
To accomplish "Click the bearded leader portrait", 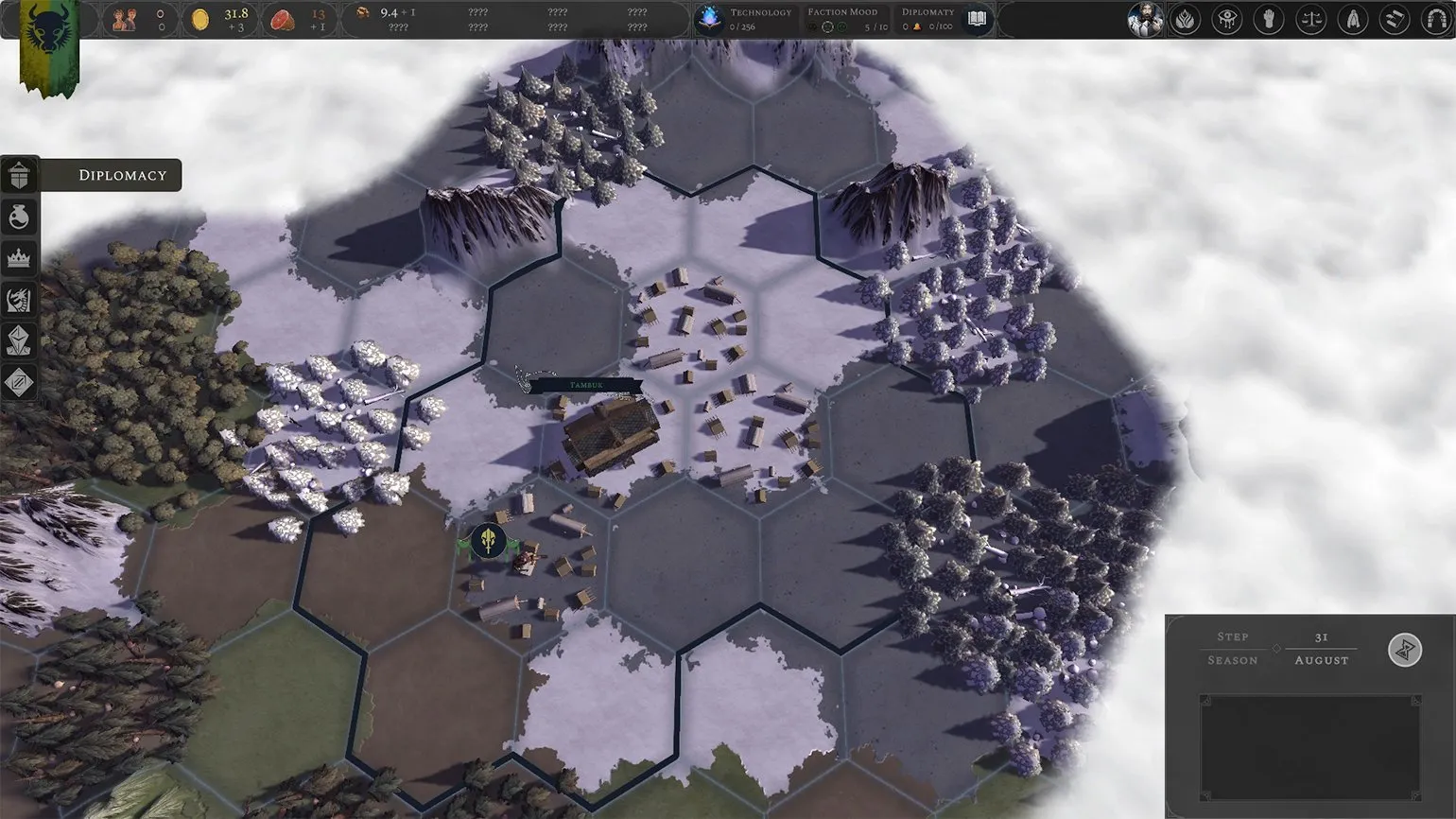I will [x=1145, y=19].
